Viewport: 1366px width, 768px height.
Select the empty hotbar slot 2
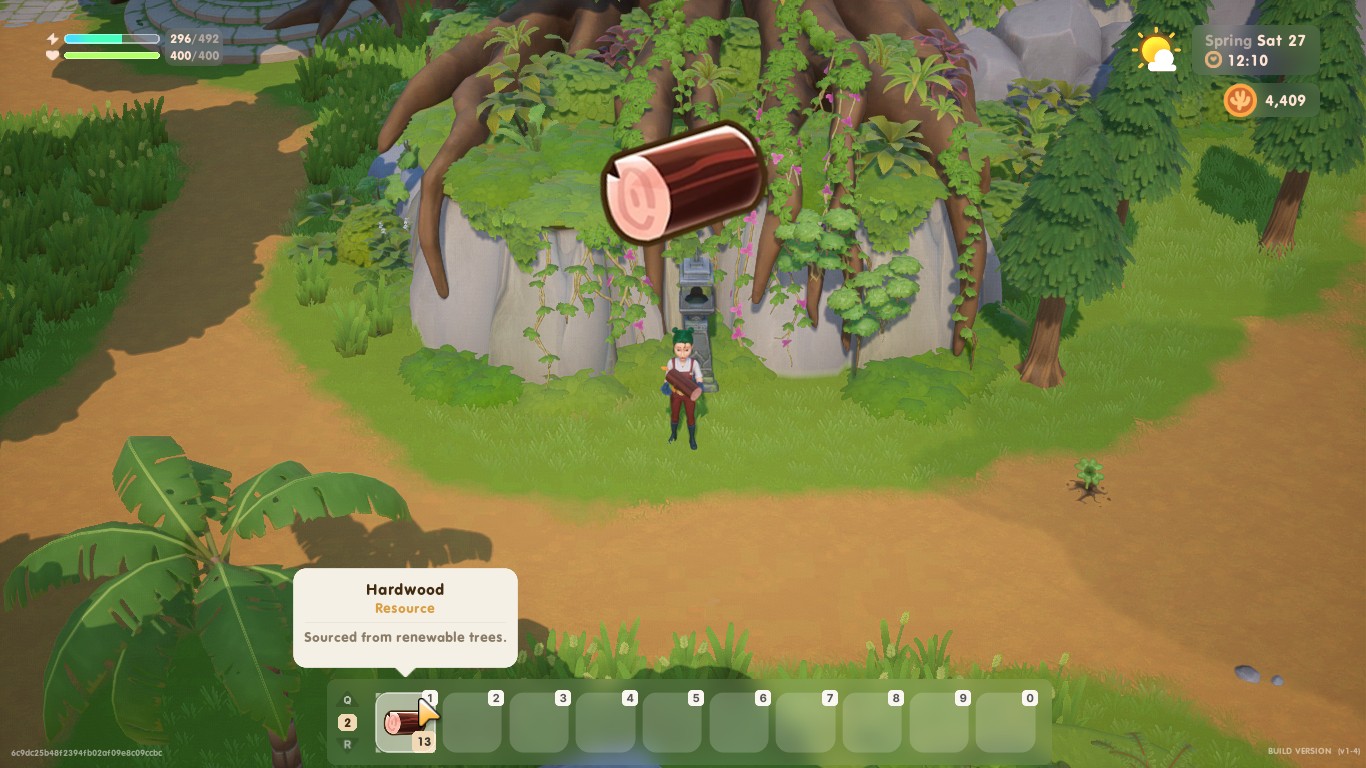[x=472, y=720]
